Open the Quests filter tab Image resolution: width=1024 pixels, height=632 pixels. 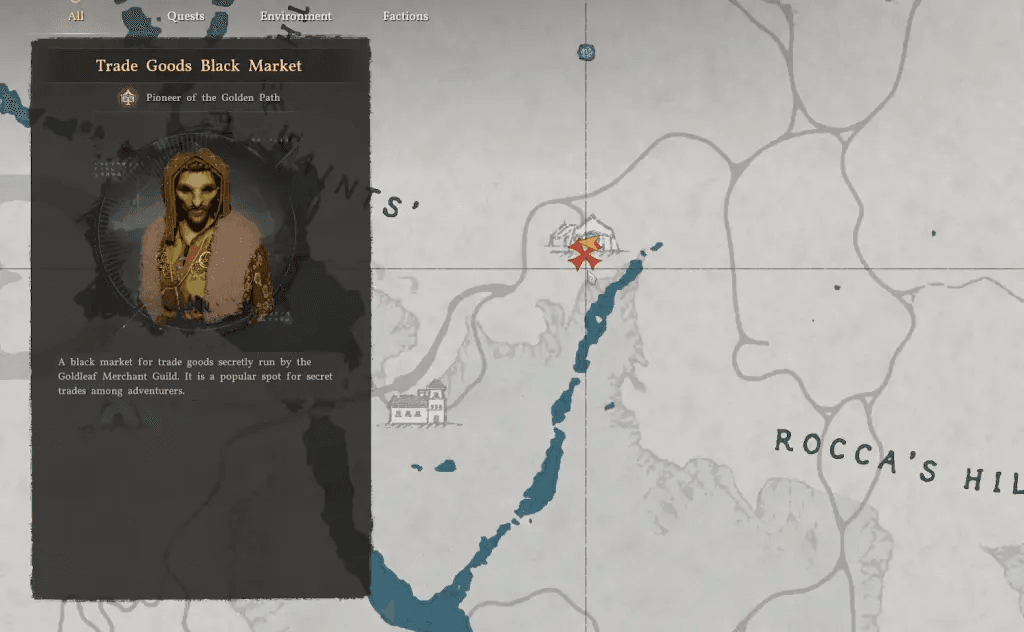186,16
